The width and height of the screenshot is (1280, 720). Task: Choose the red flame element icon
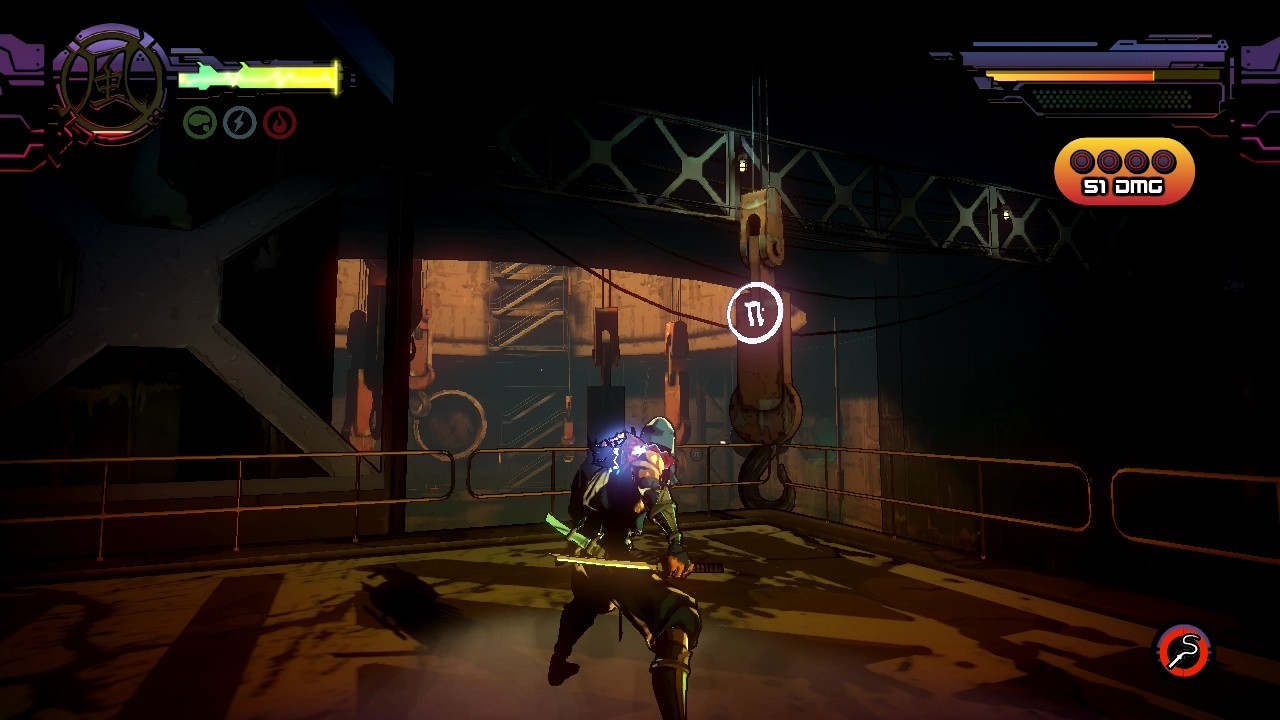[280, 123]
